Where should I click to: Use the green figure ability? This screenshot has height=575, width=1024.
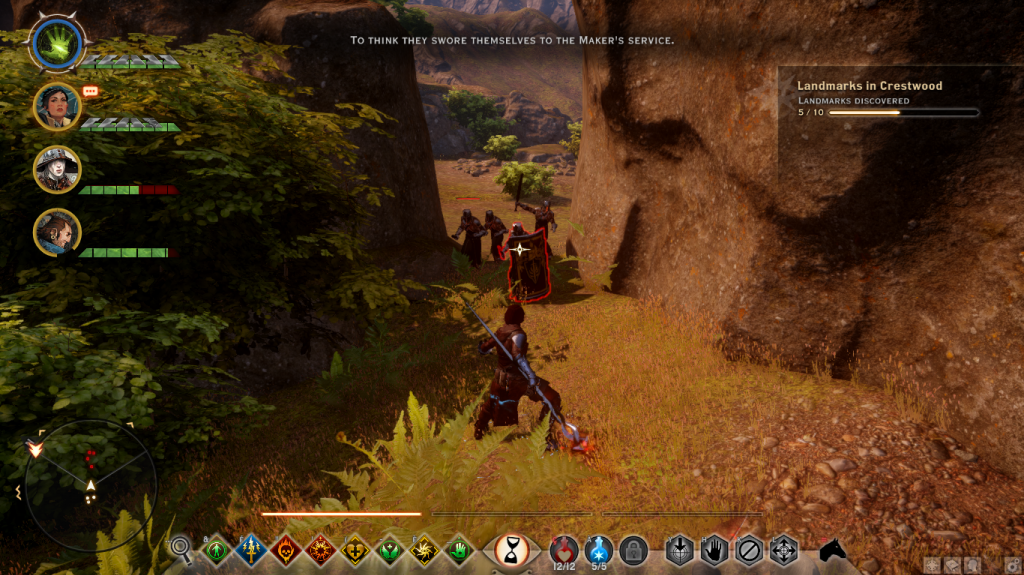point(216,549)
